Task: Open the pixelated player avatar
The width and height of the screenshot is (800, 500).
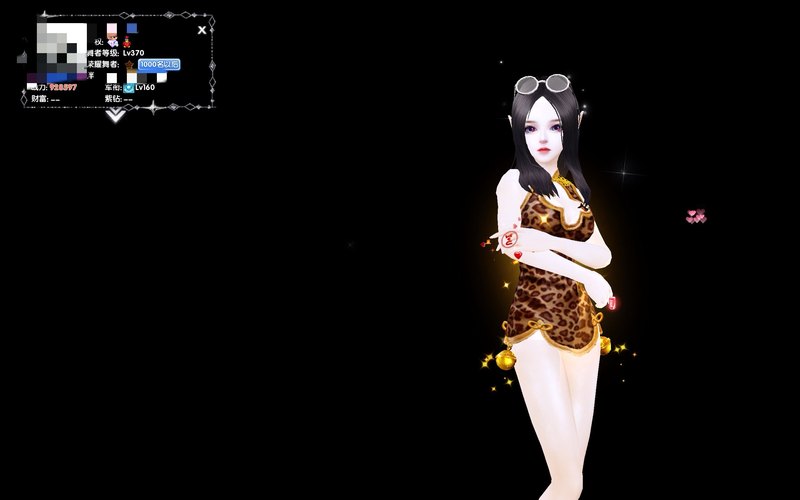Action: coord(63,51)
